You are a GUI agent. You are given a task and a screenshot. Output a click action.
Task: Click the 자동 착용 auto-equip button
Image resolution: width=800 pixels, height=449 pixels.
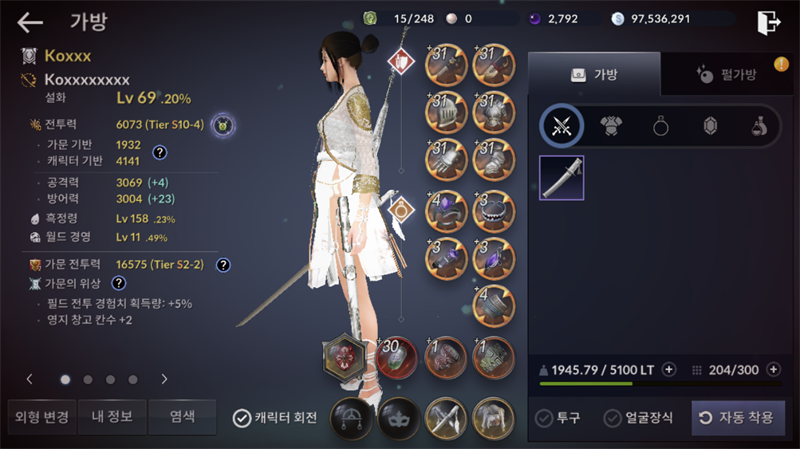[x=738, y=418]
